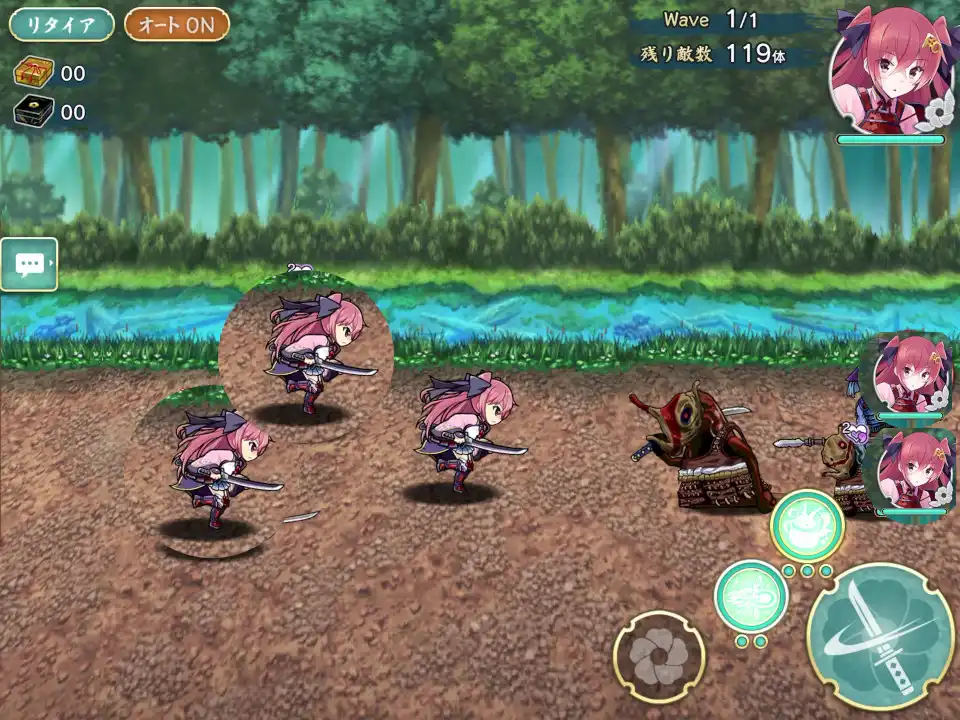The width and height of the screenshot is (960, 720).
Task: Select the large character portrait beside Wave counter
Action: [x=890, y=73]
